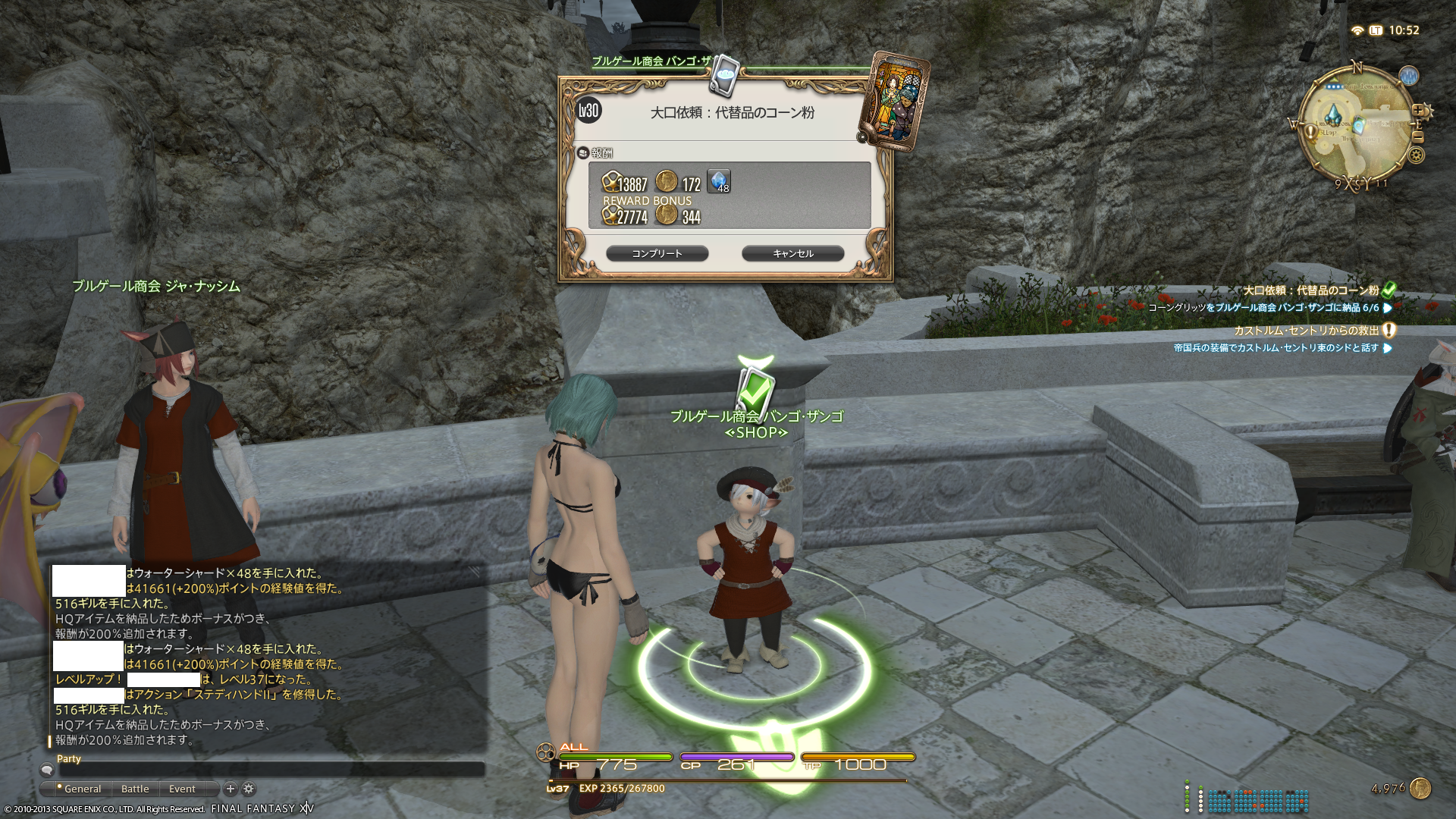1456x819 pixels.
Task: Check the rain weather icon by minimap
Action: coord(1408,76)
